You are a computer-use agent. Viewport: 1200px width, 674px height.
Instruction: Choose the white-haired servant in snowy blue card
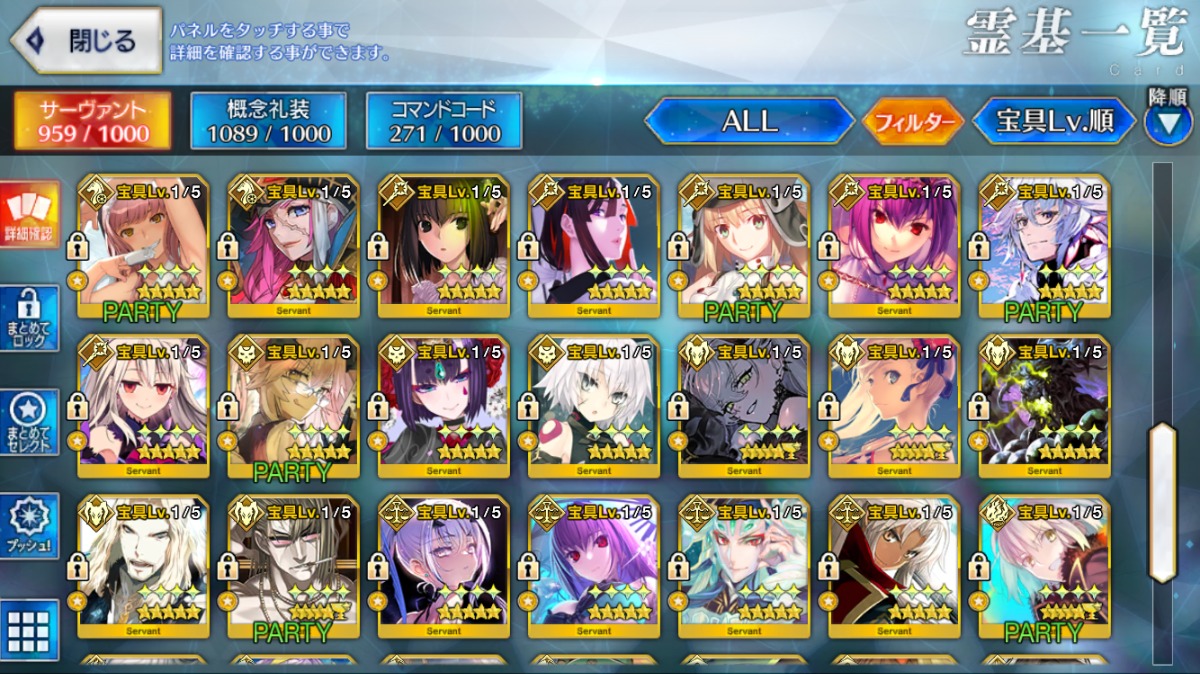pos(1044,245)
